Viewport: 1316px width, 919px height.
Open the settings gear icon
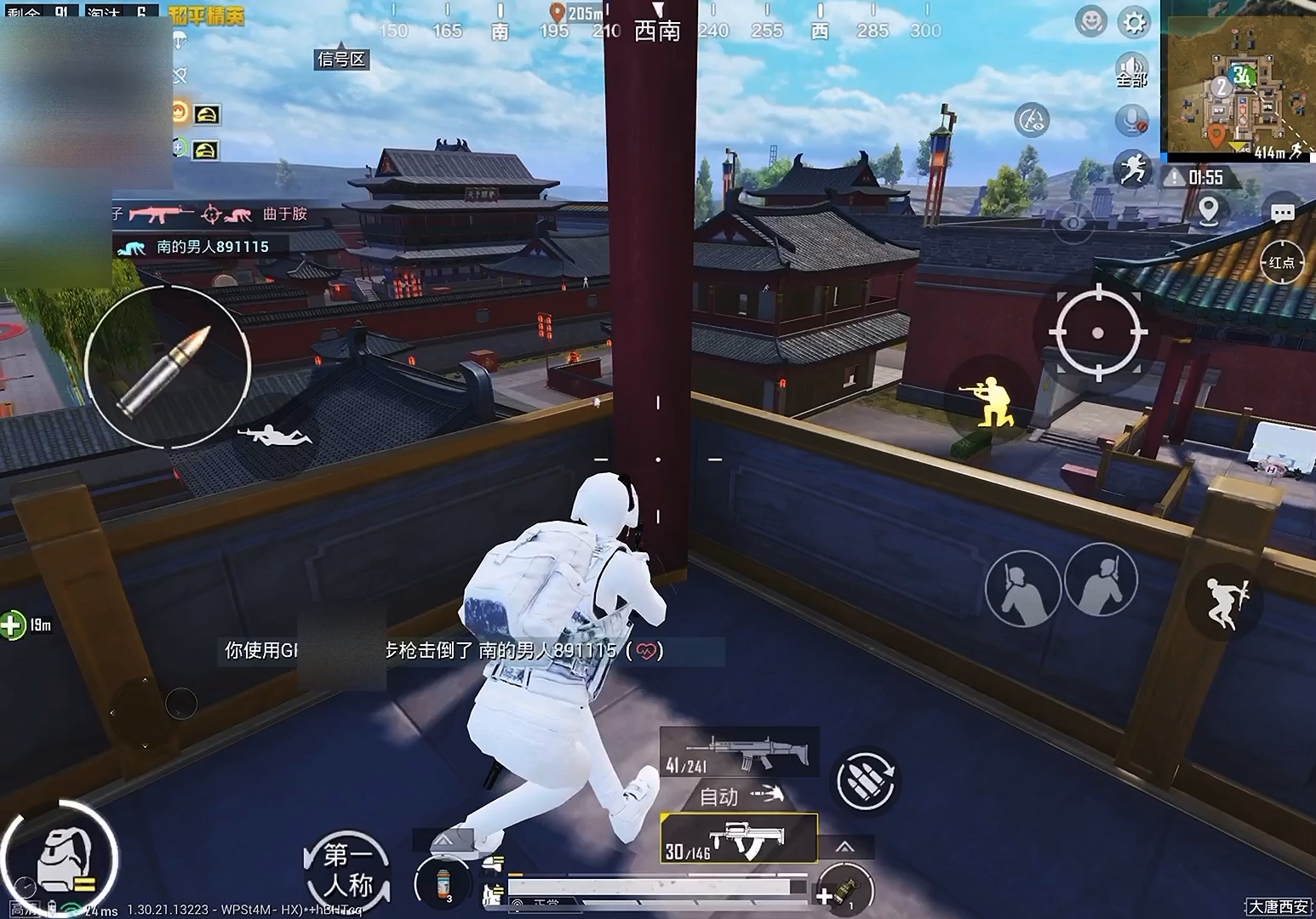coord(1134,22)
